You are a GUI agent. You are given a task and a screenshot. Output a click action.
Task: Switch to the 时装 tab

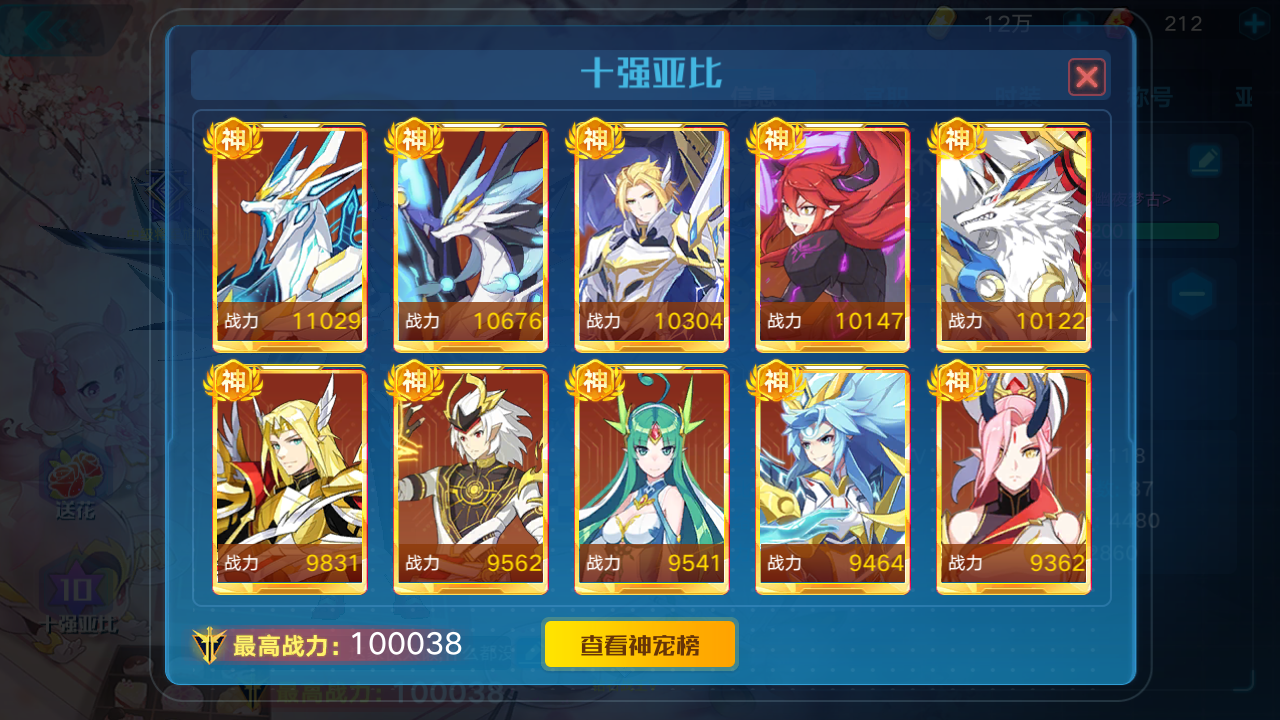coord(1018,97)
